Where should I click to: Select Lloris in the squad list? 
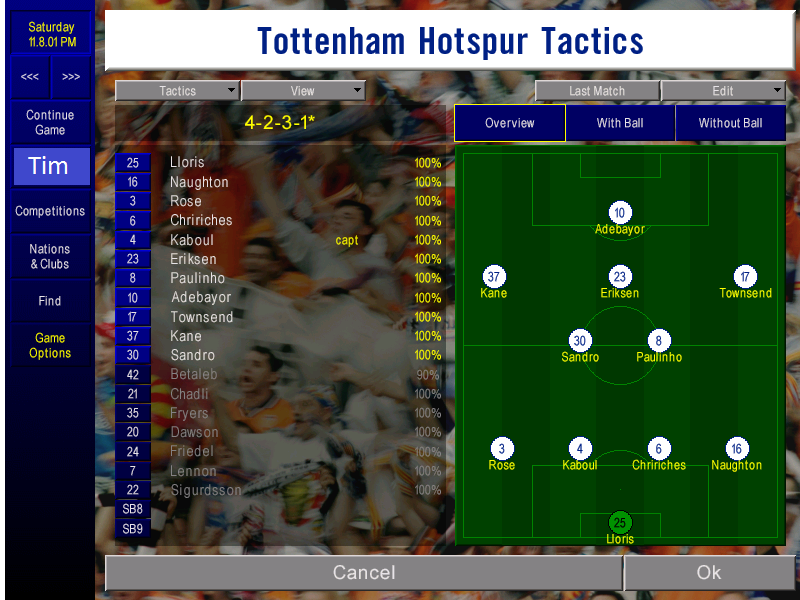point(187,163)
